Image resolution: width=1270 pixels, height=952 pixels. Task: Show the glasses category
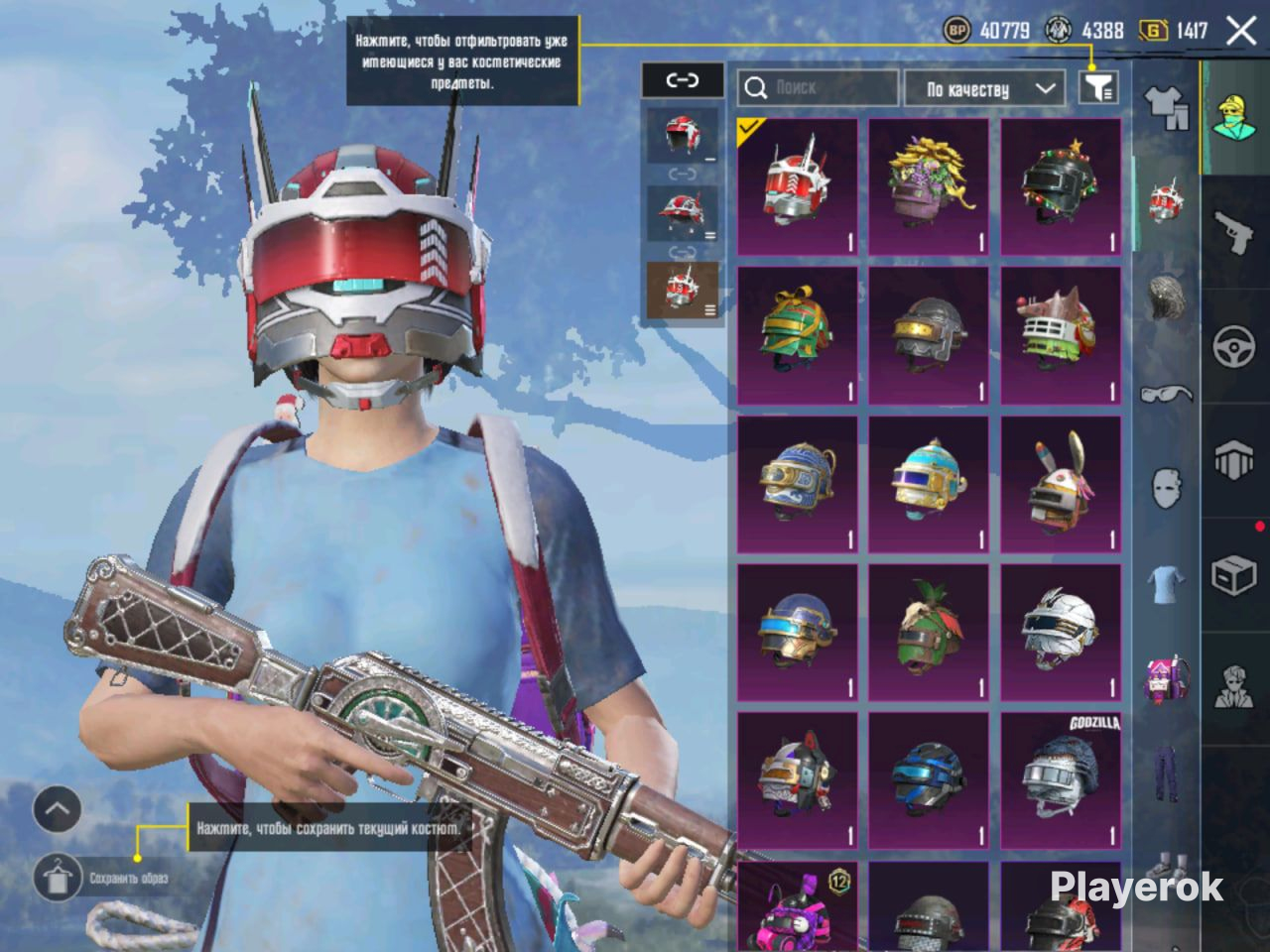point(1167,394)
